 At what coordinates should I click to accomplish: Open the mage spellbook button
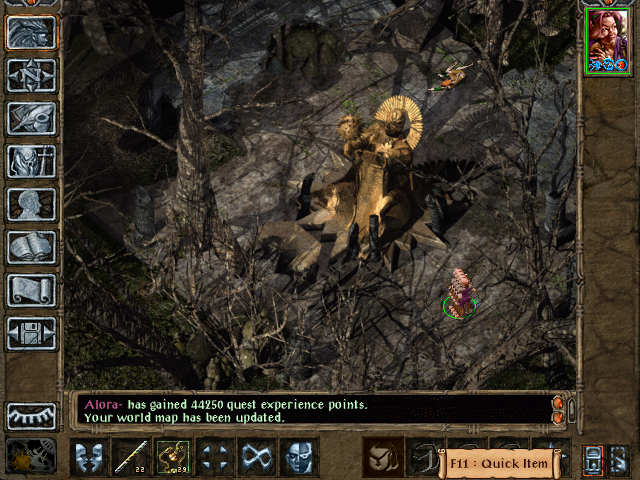[31, 247]
